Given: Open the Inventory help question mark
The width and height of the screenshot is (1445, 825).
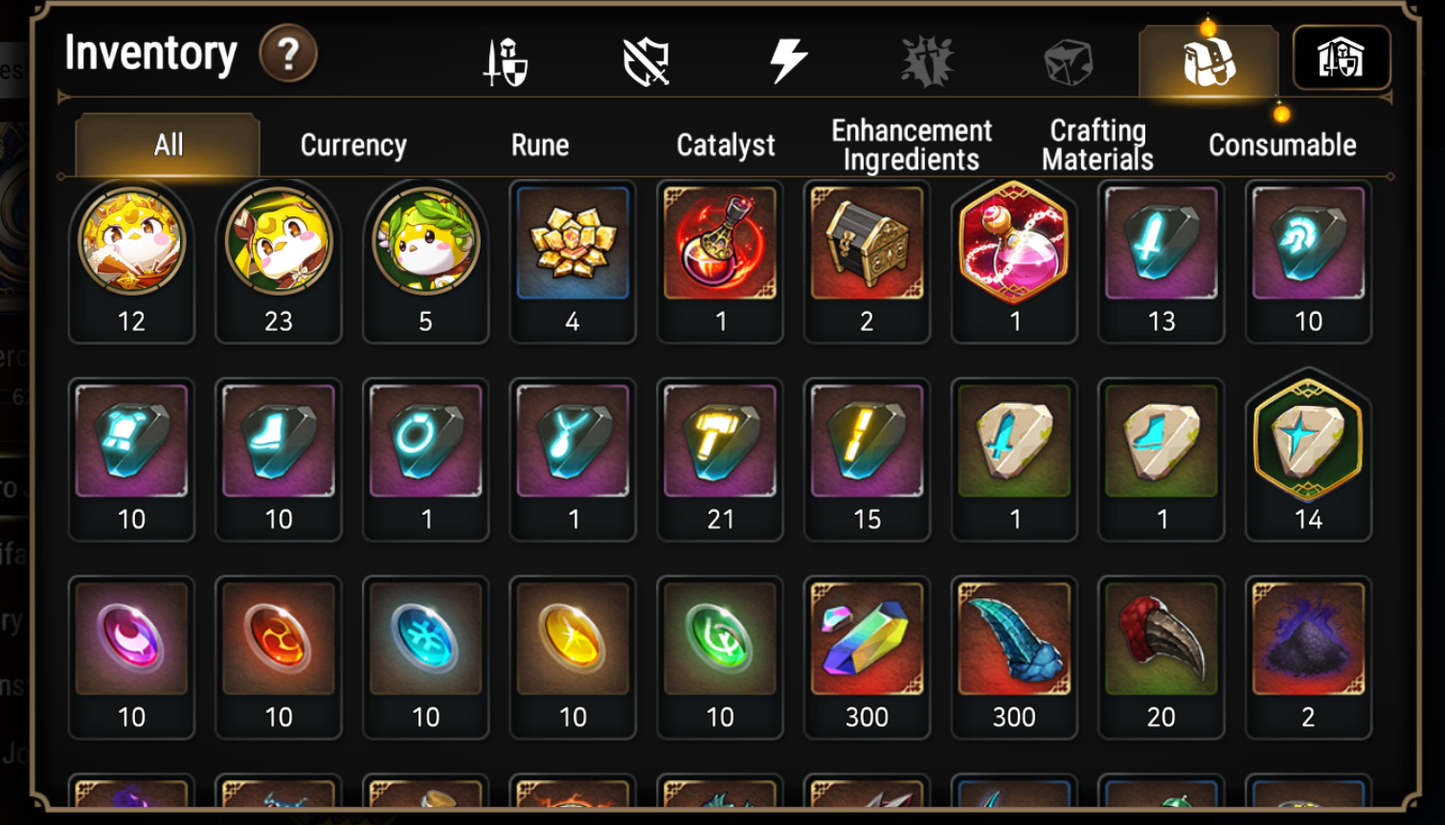Looking at the screenshot, I should pyautogui.click(x=288, y=55).
